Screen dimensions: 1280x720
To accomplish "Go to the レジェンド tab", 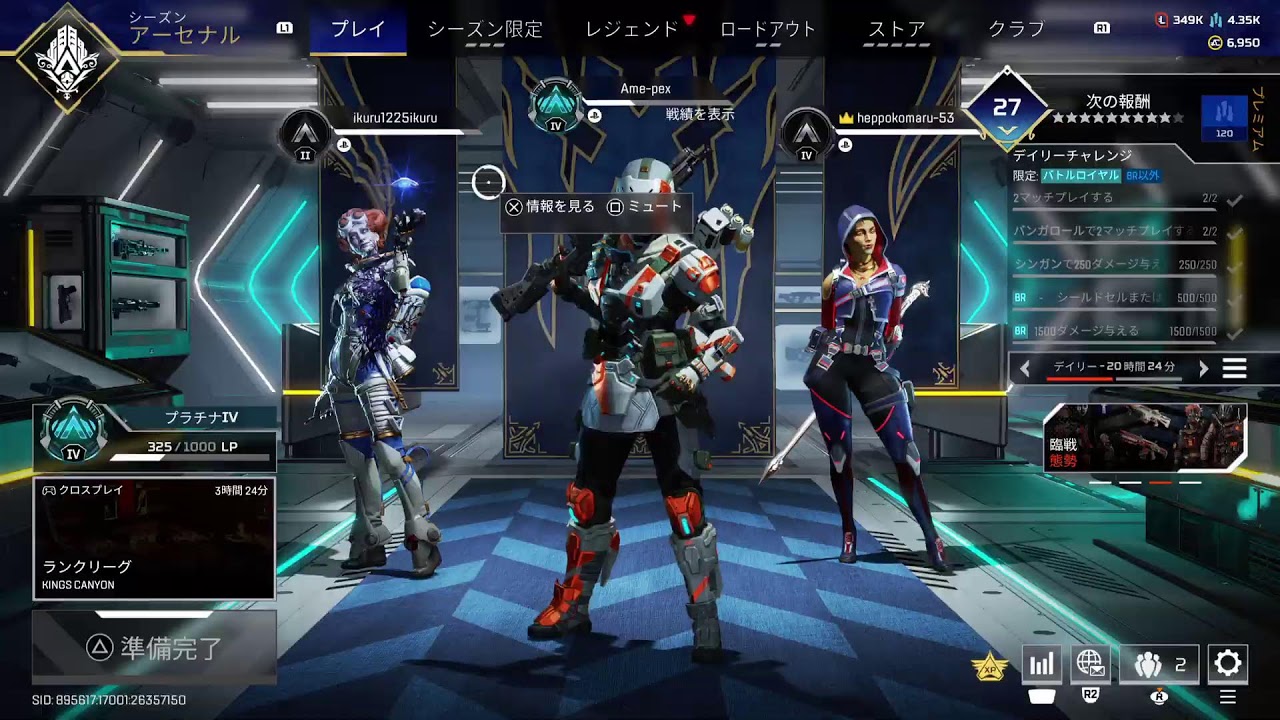I will 632,29.
